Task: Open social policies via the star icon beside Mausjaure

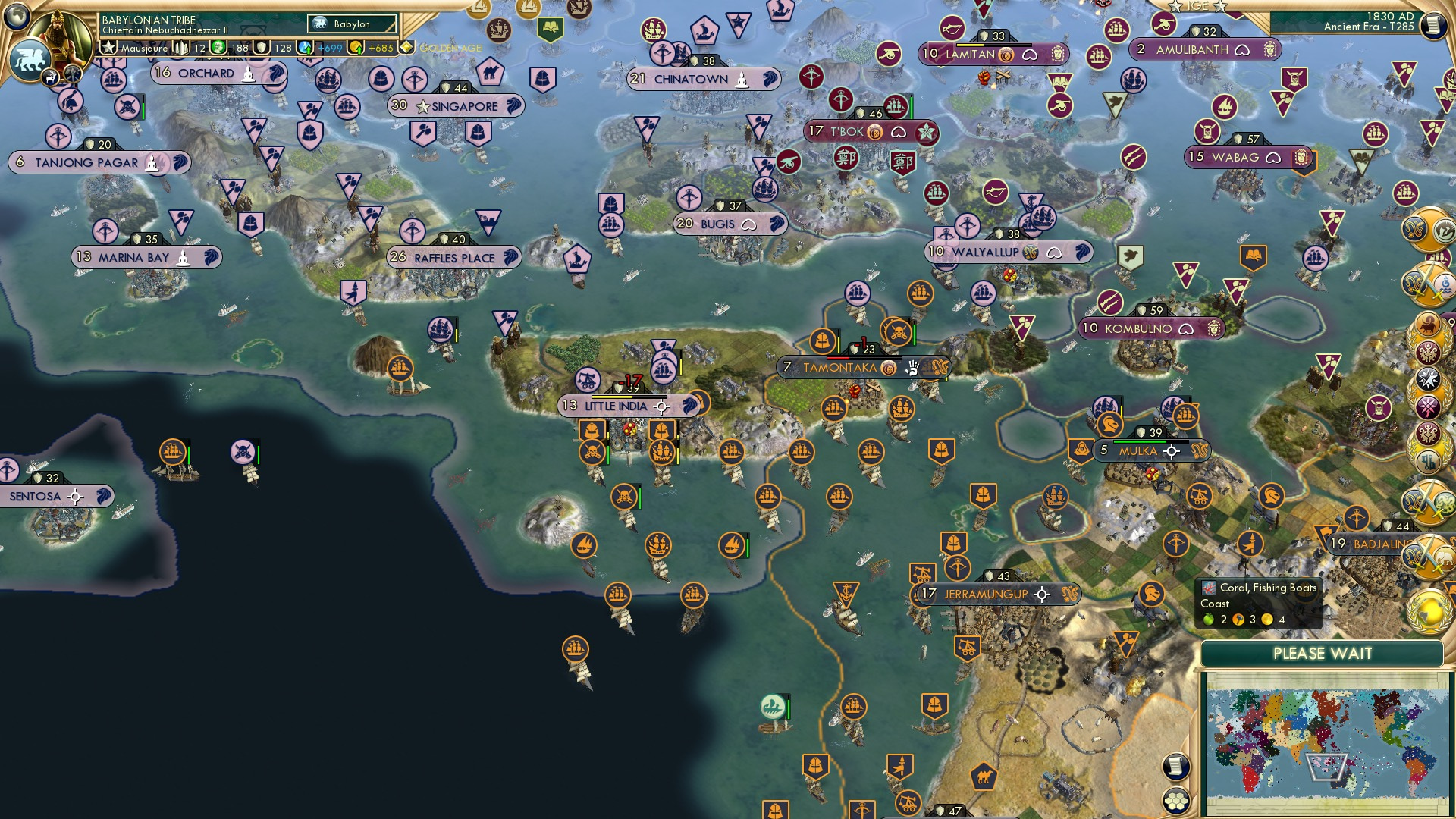Action: point(108,46)
